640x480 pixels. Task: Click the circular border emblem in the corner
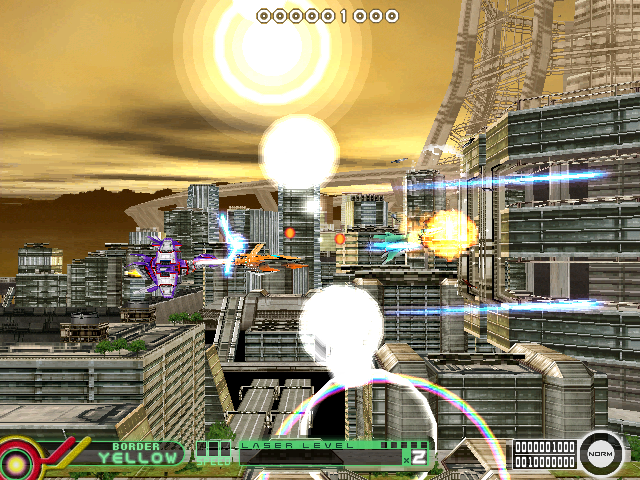click(22, 459)
